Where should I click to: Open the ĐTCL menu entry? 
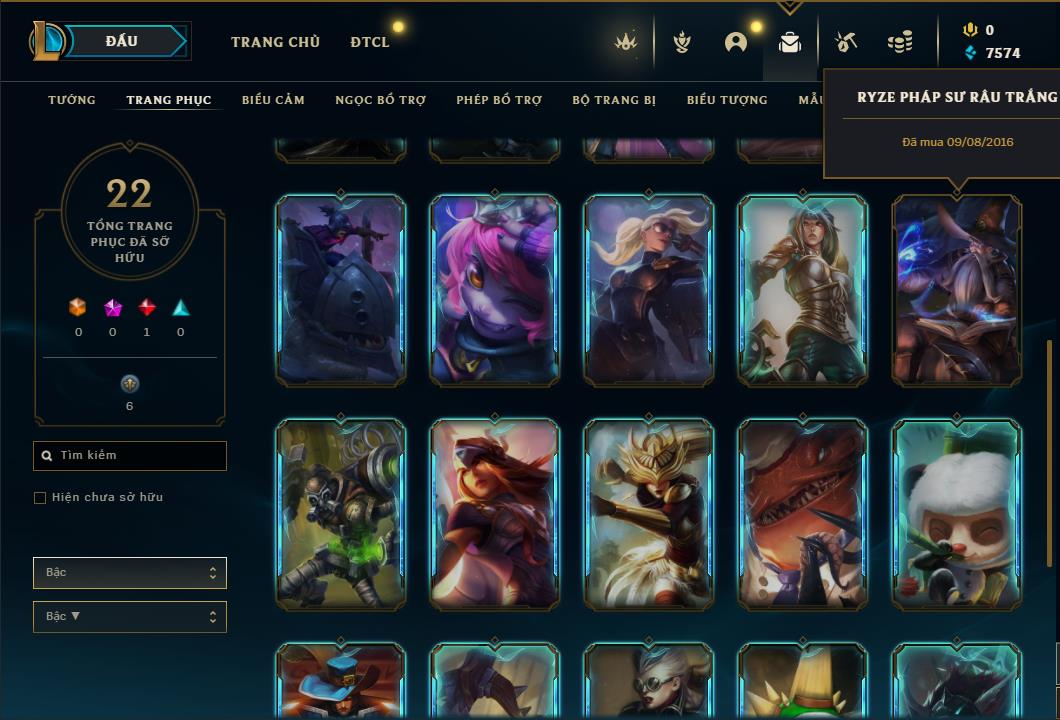coord(370,42)
